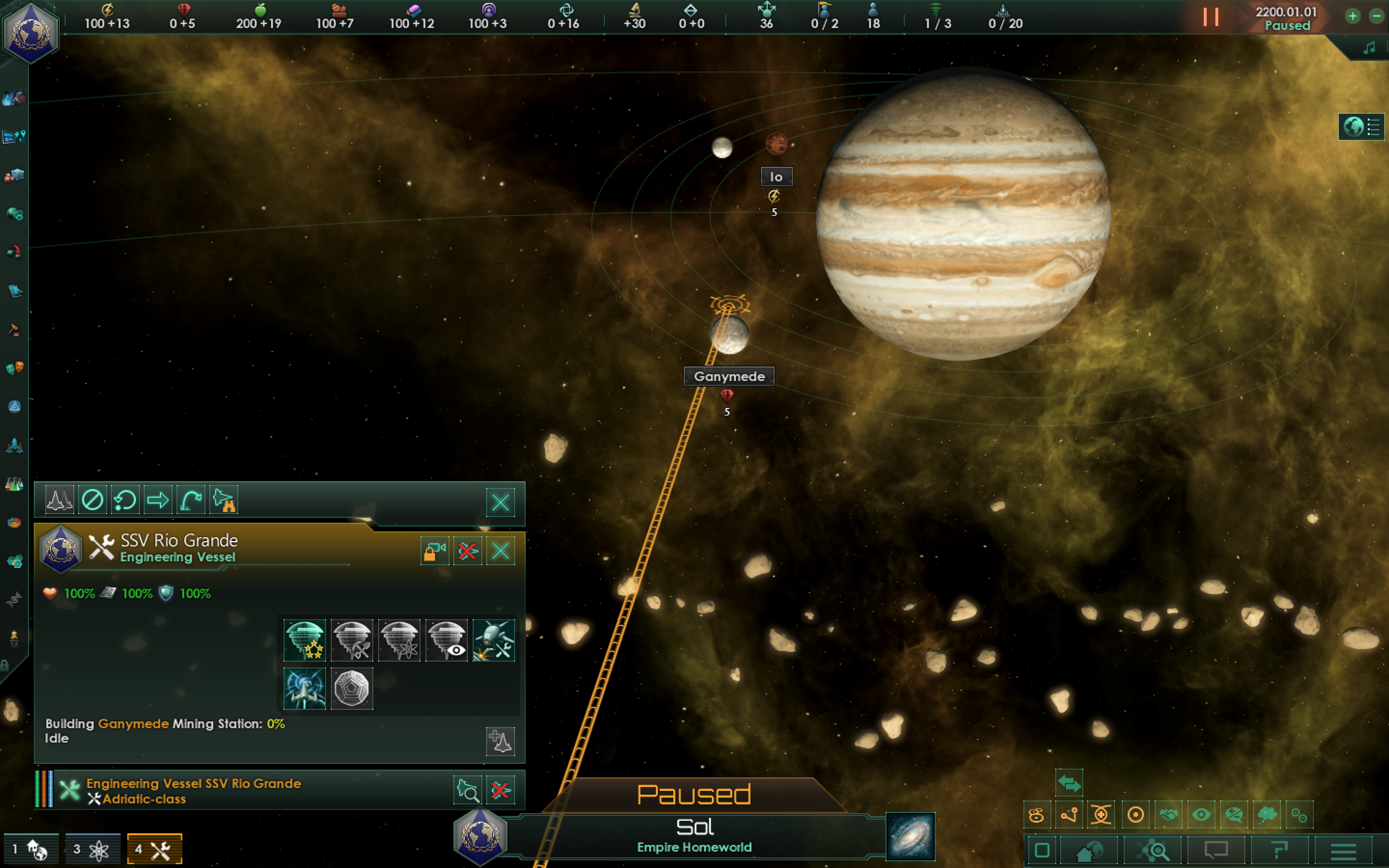Issue a stop order to the SSV Rio Grande
This screenshot has height=868, width=1389.
93,500
